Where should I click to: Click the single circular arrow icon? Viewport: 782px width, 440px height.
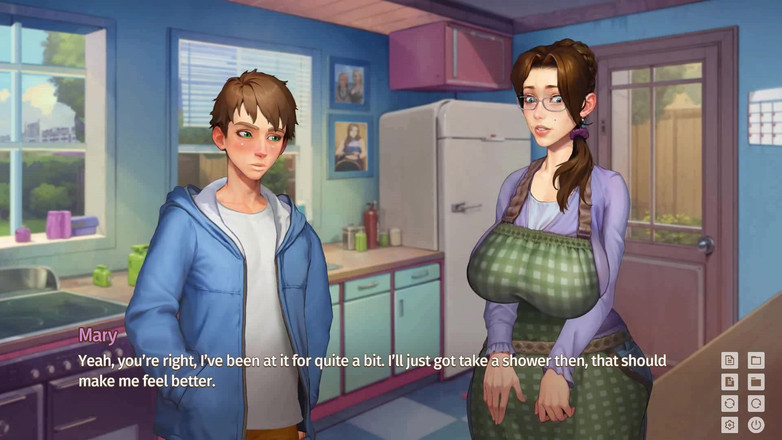[756, 403]
